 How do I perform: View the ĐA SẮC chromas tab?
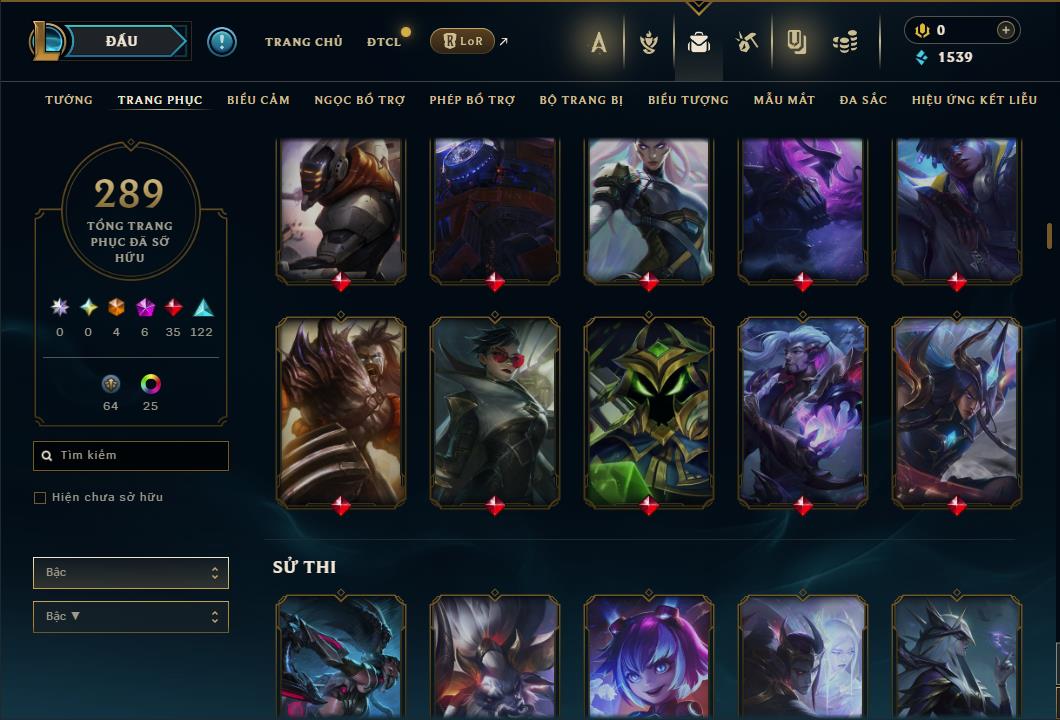pyautogui.click(x=863, y=100)
